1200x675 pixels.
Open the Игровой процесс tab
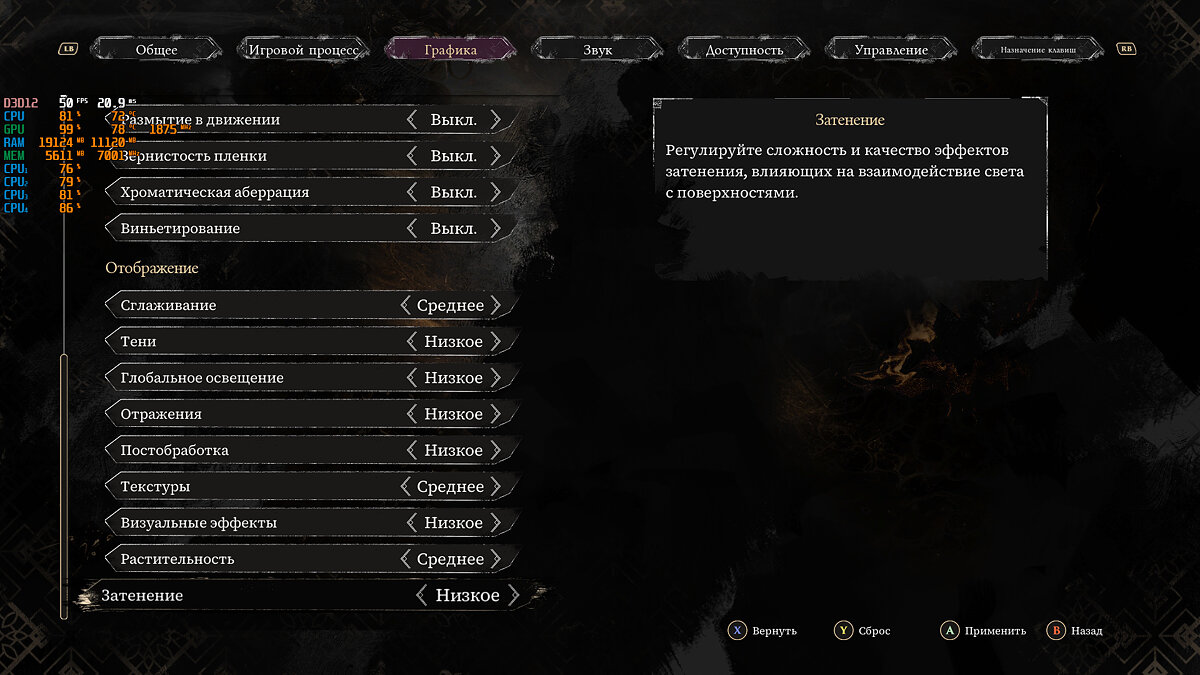coord(303,49)
